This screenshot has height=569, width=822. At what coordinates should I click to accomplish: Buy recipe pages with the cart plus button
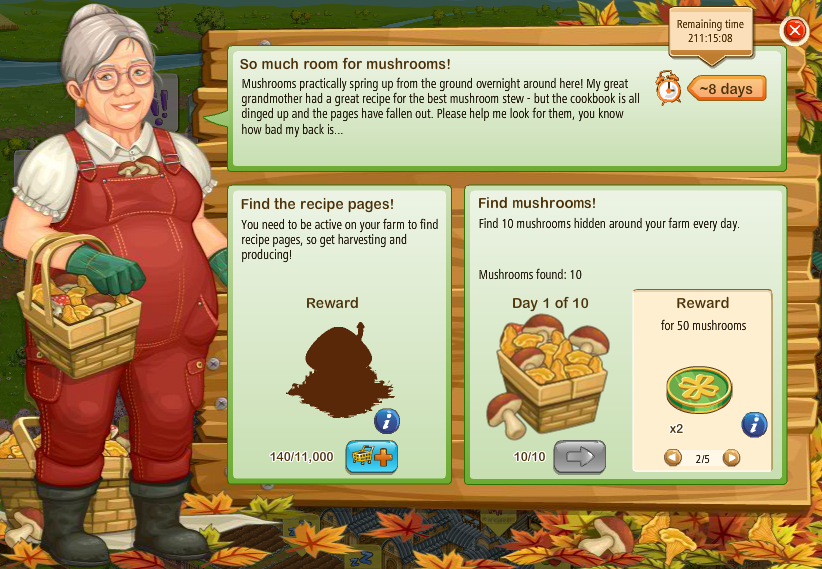tap(371, 456)
